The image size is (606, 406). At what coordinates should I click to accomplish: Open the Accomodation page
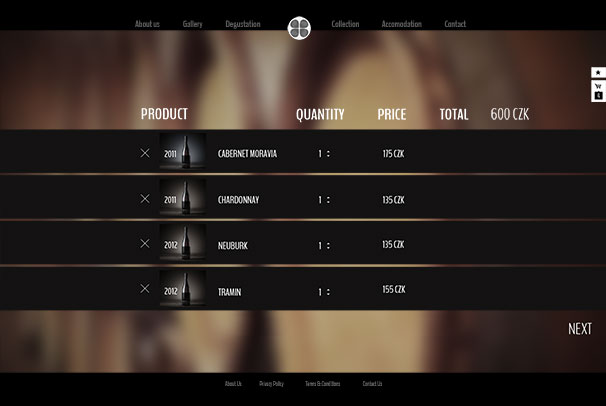401,24
